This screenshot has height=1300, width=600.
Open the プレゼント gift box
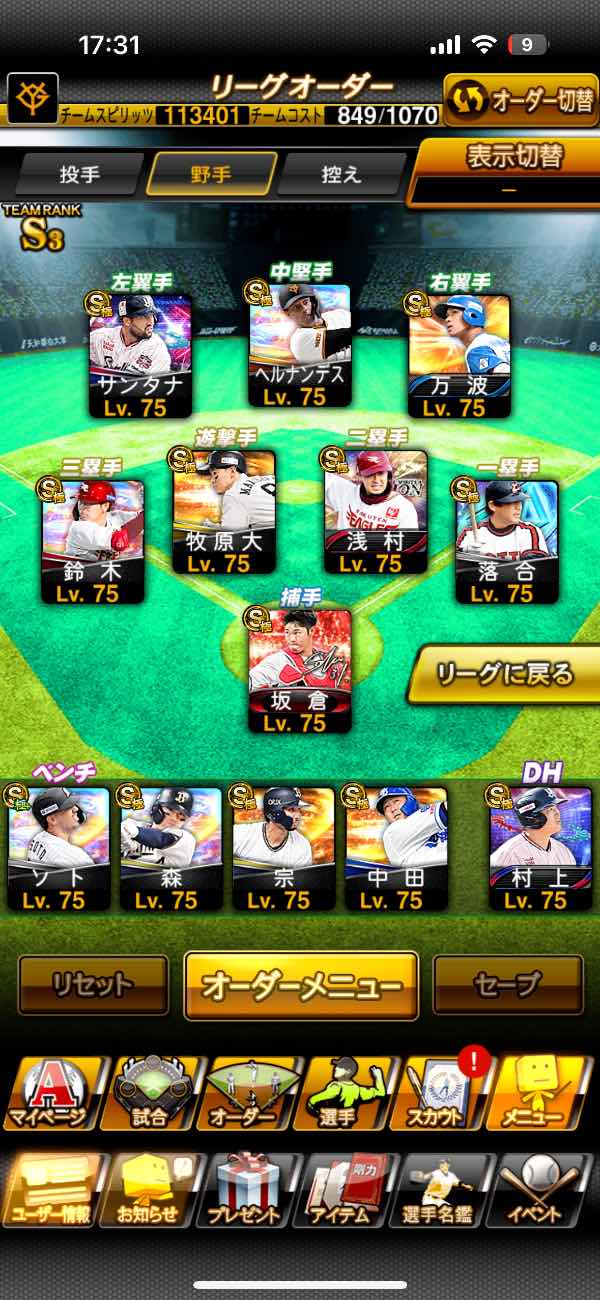point(247,1192)
